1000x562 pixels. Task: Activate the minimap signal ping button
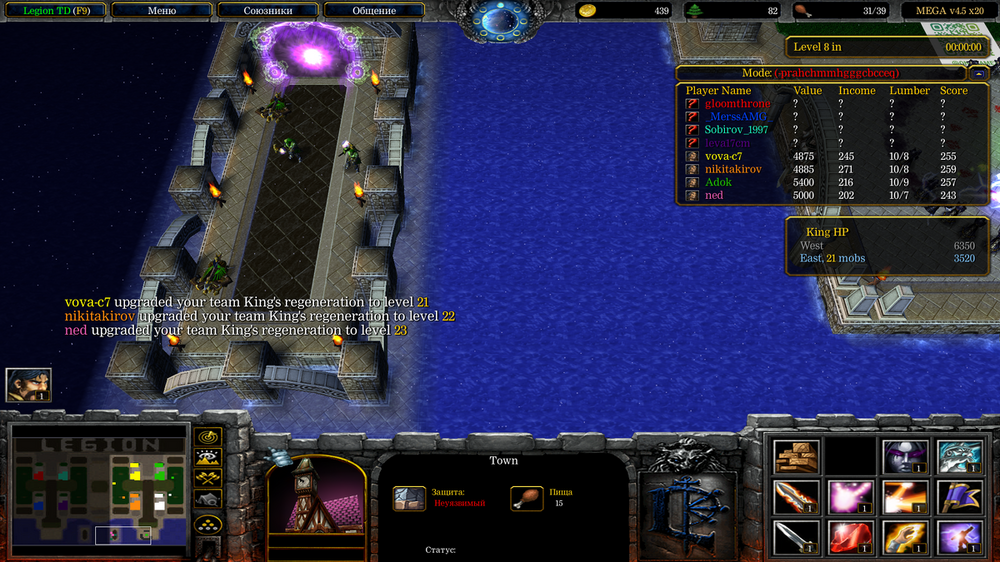tap(208, 438)
